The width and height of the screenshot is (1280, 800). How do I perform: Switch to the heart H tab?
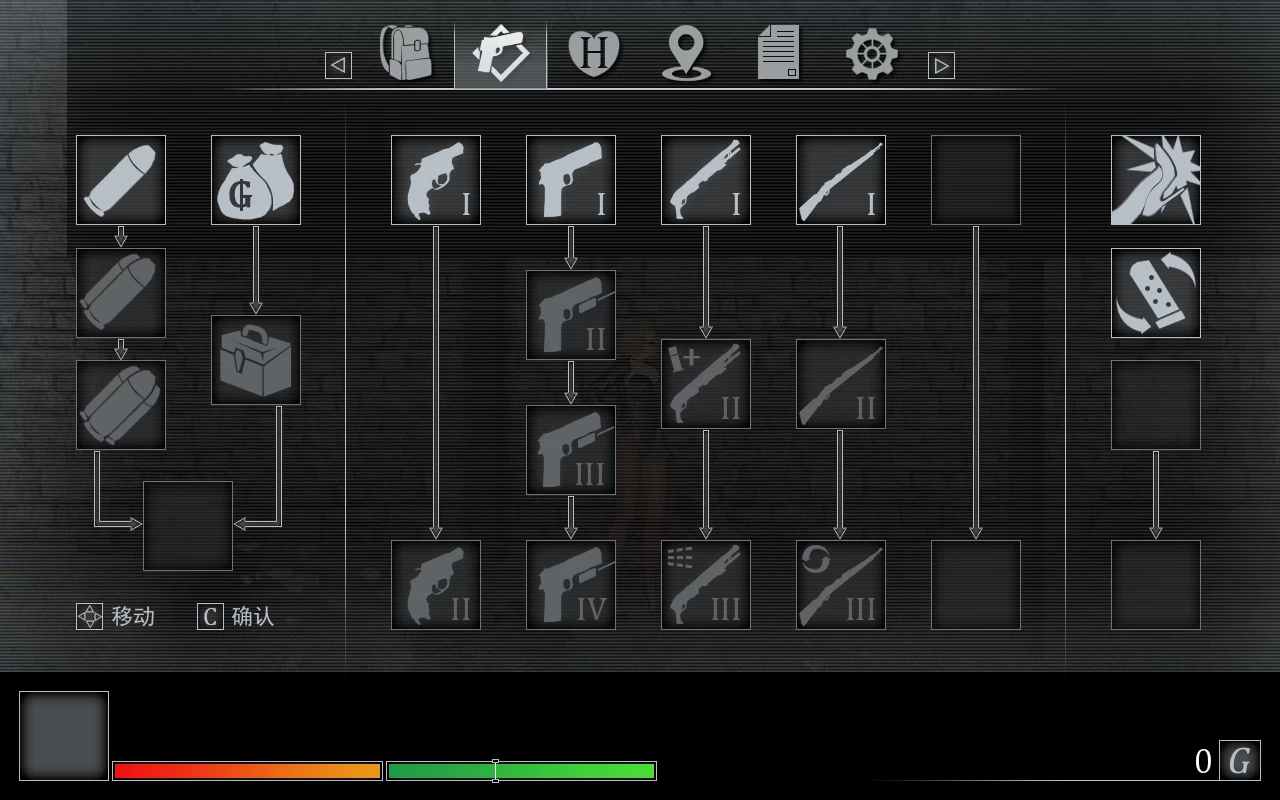click(594, 53)
